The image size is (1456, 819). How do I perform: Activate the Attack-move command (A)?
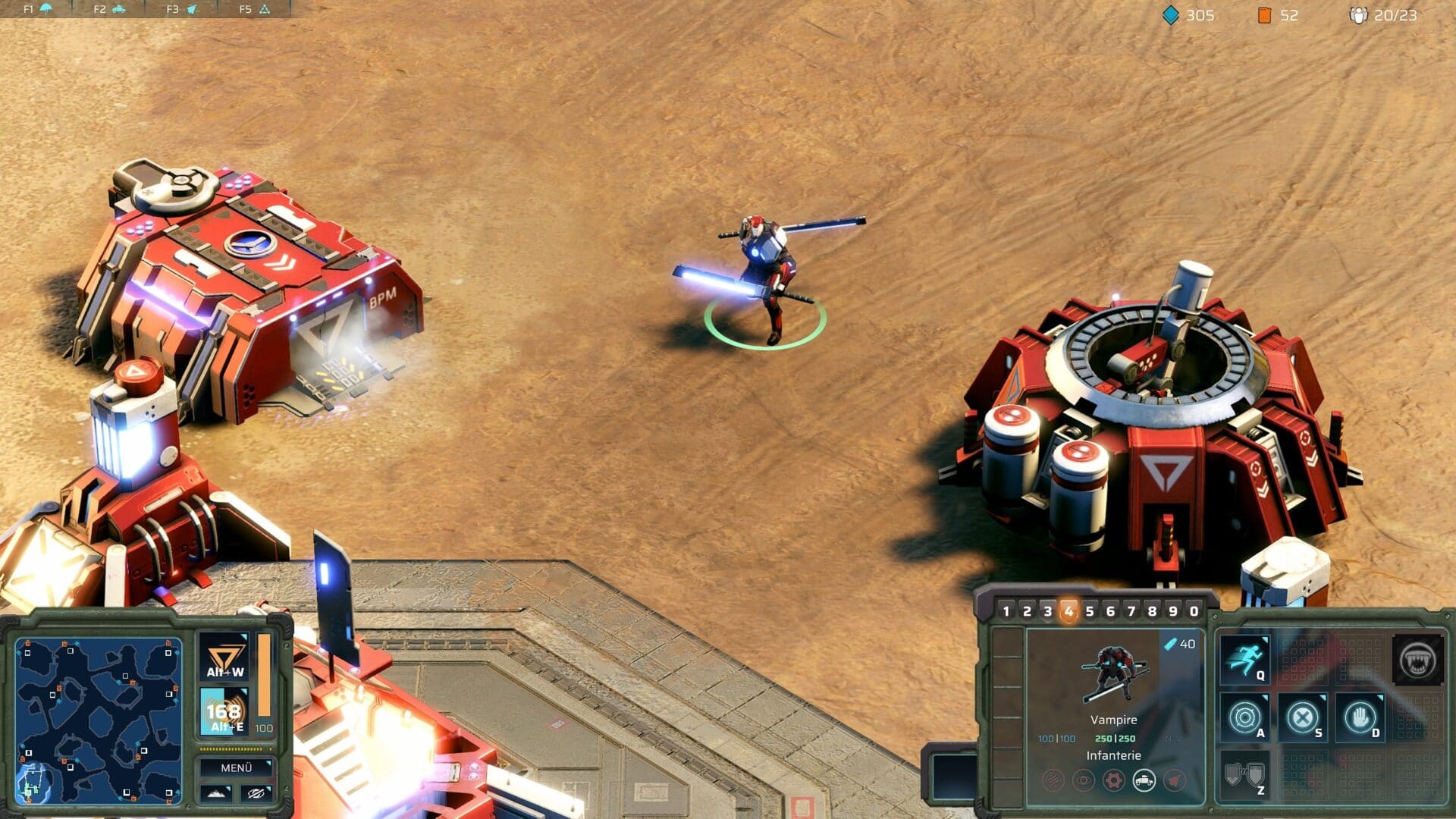pyautogui.click(x=1244, y=718)
